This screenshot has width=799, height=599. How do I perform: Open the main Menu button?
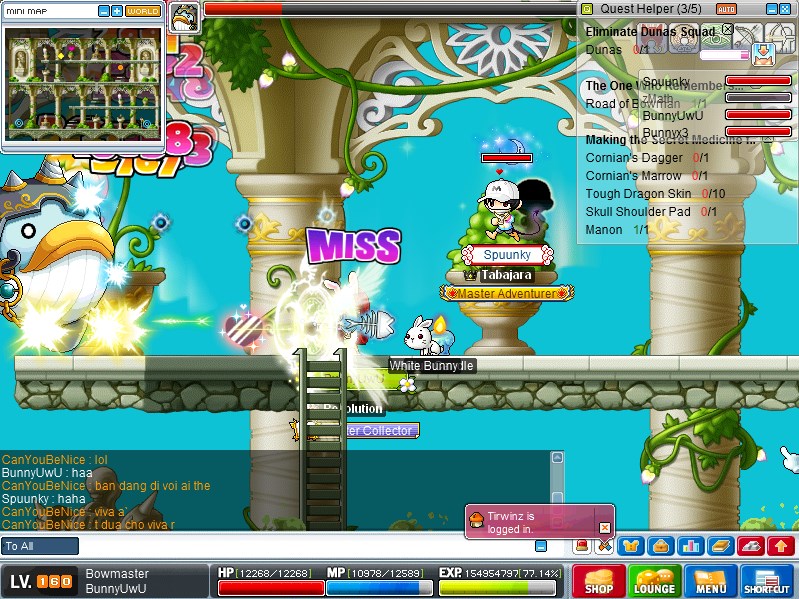[711, 581]
